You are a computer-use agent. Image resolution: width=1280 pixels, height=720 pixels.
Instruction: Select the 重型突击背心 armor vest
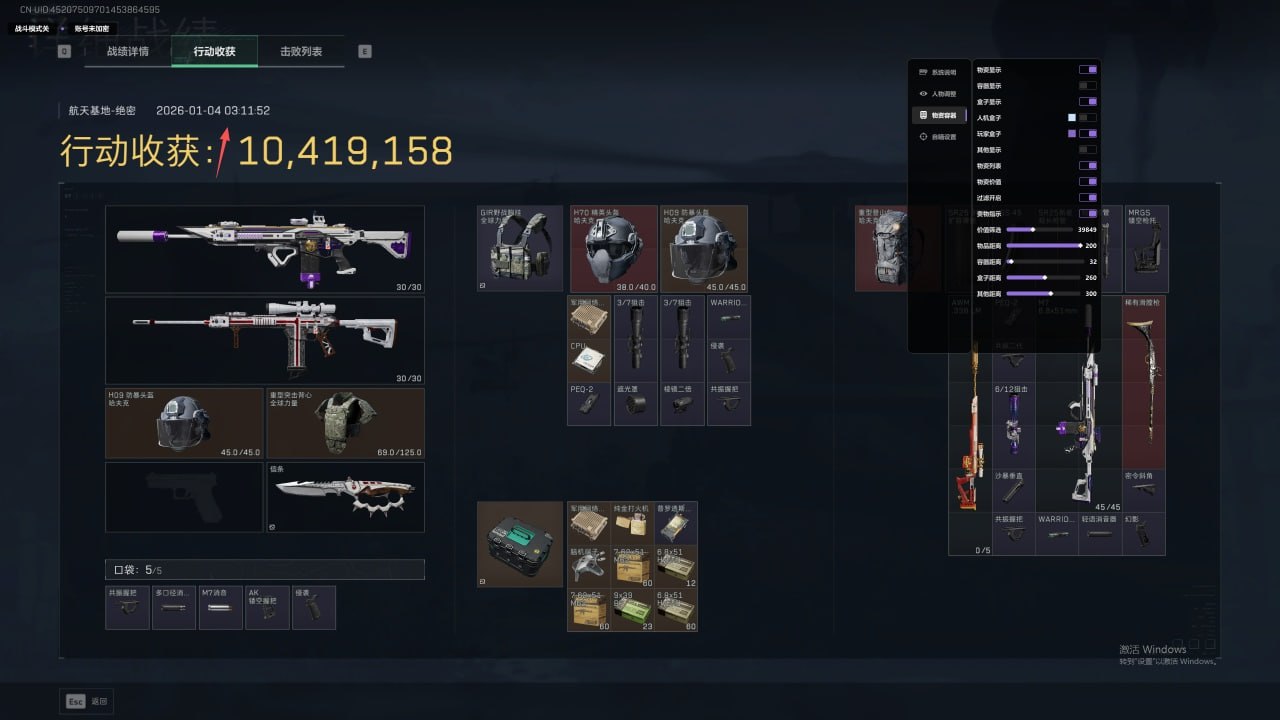[x=345, y=424]
